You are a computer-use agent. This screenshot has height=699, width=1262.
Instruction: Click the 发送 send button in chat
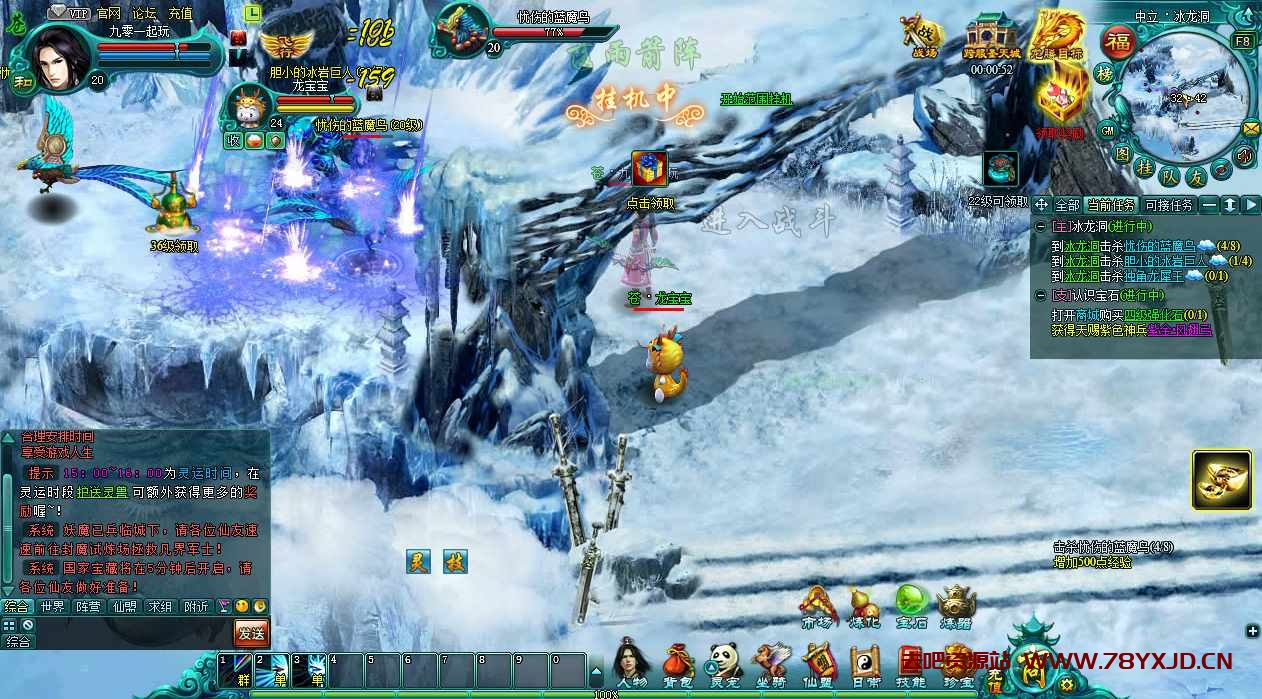[x=251, y=632]
